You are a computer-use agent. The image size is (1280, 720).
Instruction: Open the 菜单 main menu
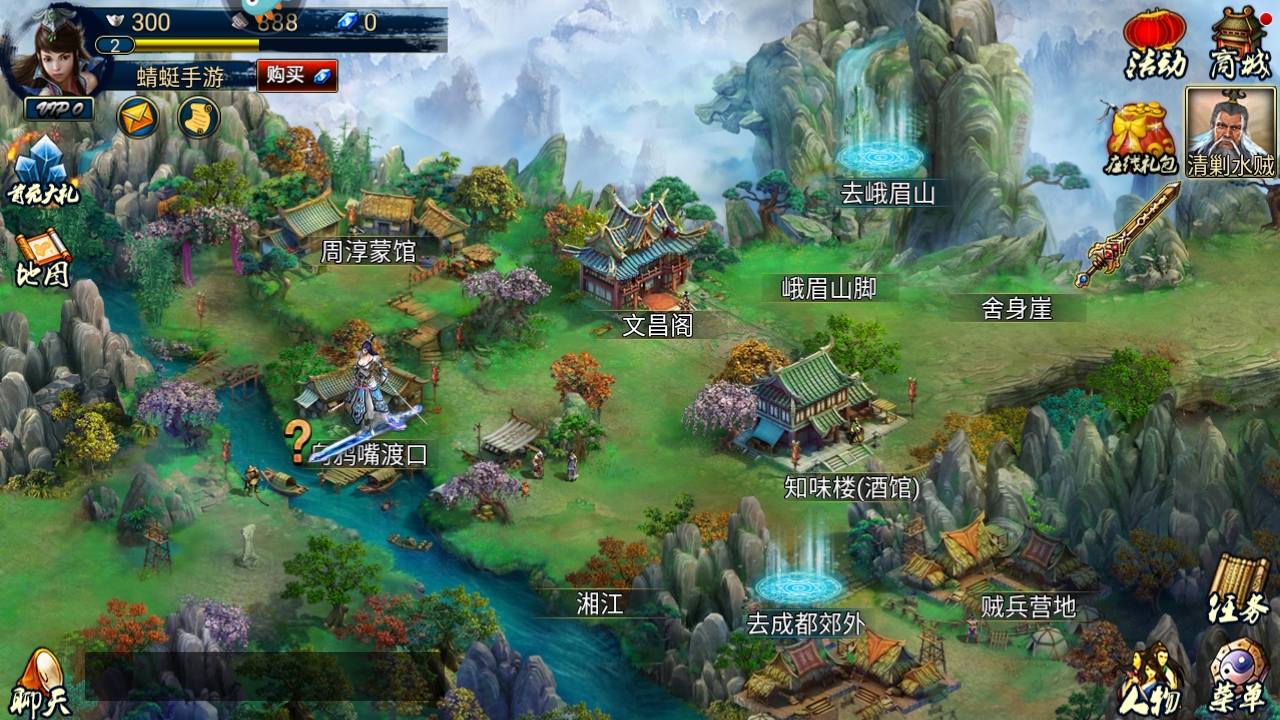1240,680
